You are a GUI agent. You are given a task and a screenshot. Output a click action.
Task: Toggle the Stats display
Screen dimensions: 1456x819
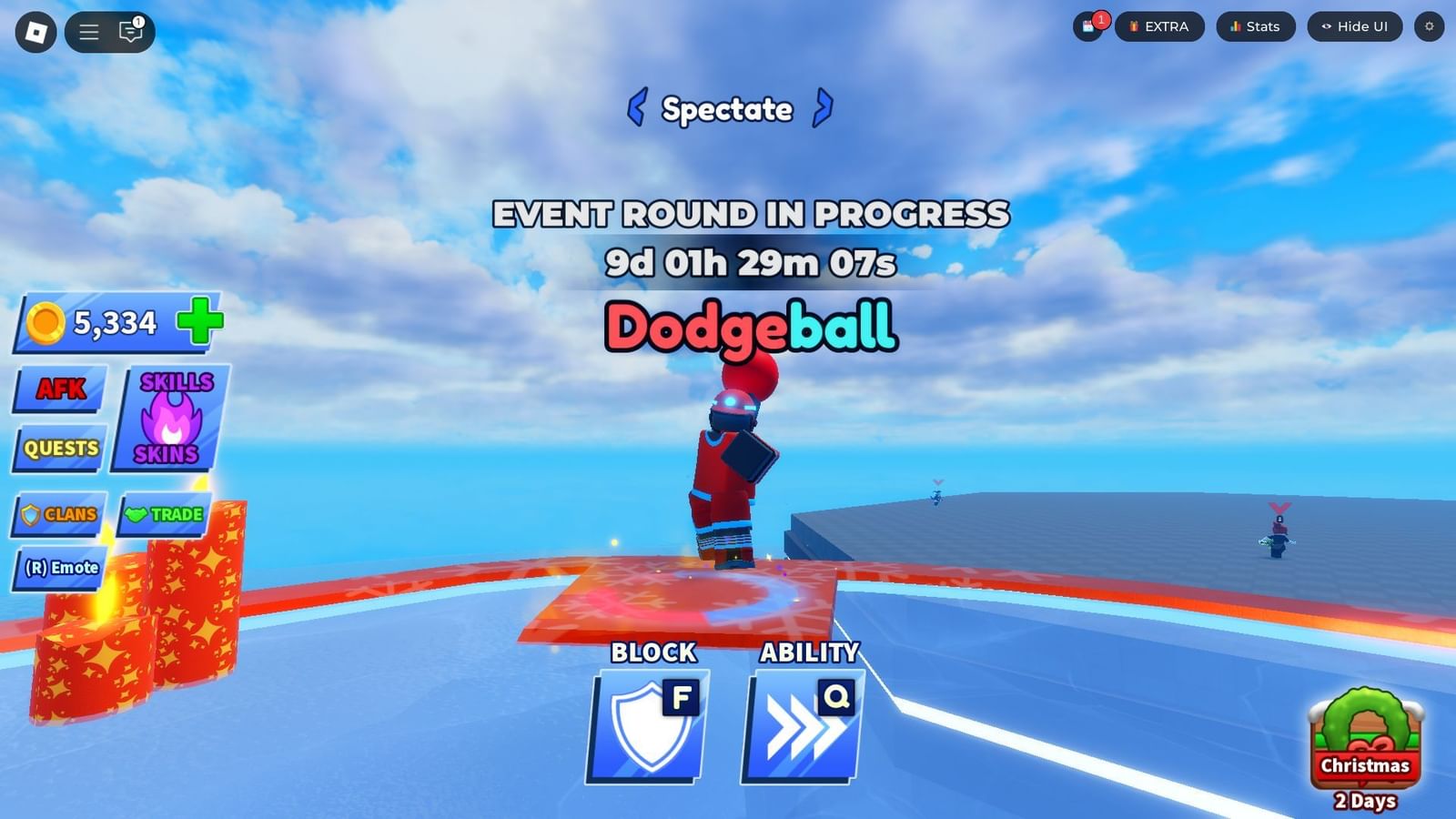1255,26
